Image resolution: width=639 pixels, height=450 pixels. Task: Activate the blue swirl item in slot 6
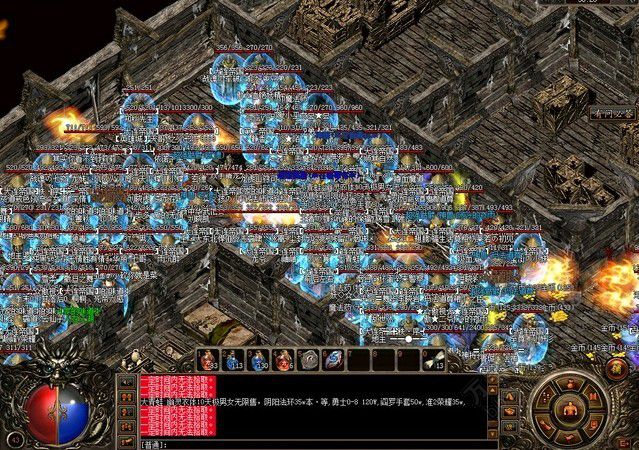(x=336, y=360)
